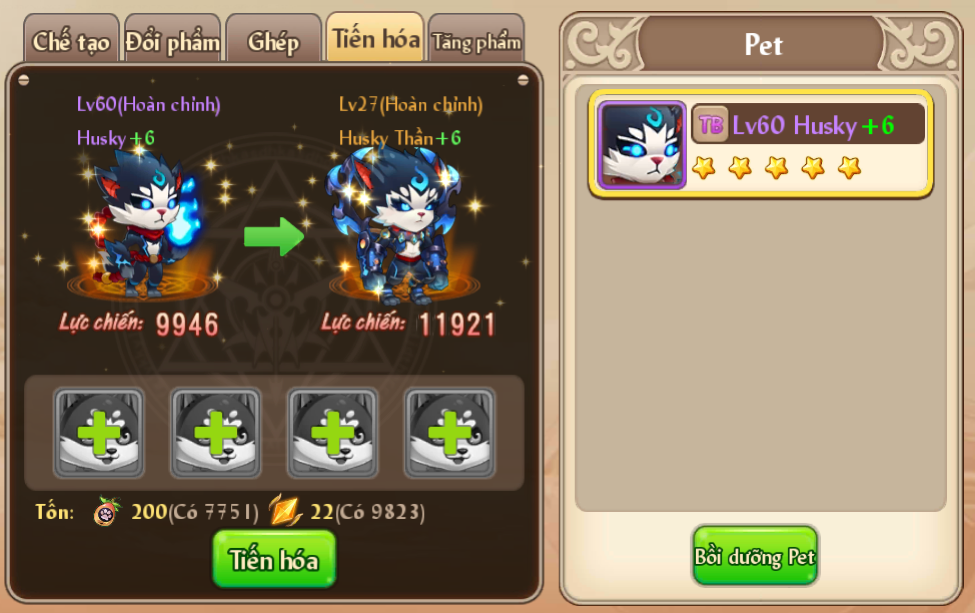This screenshot has height=613, width=975.
Task: Click the green Tiến hóa button
Action: tap(274, 559)
